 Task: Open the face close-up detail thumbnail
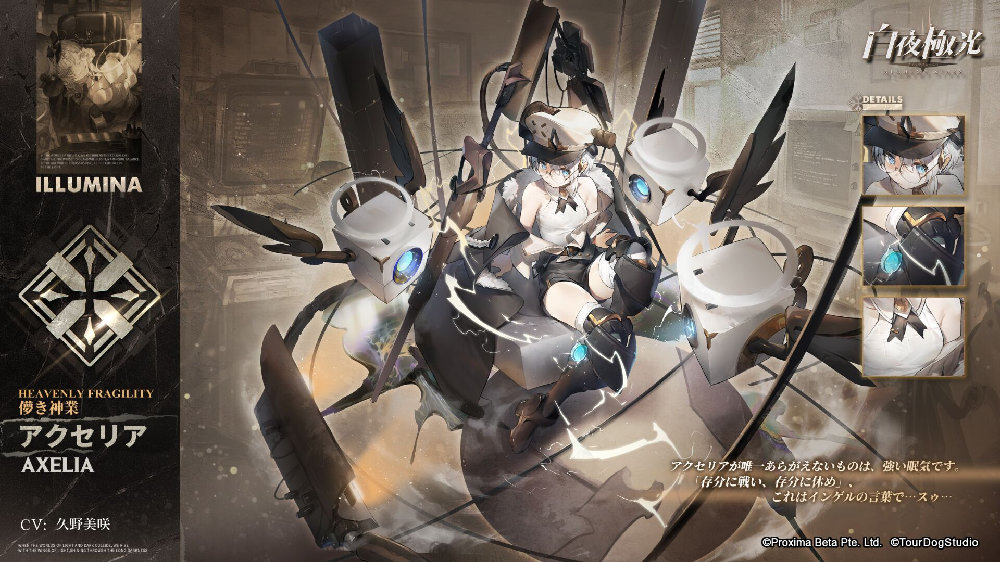pyautogui.click(x=913, y=155)
